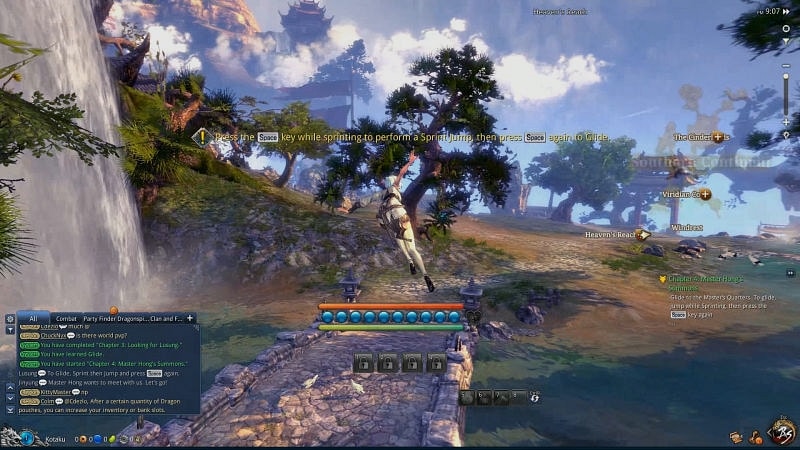Select the Heaven's Reach map marker

644,235
